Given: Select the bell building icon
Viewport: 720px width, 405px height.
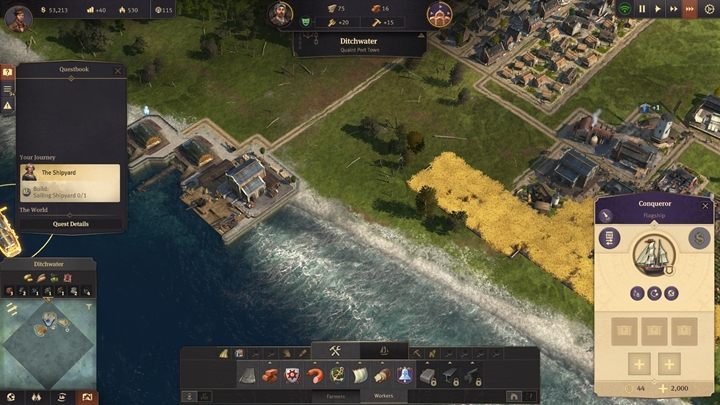Looking at the screenshot, I should tap(405, 375).
